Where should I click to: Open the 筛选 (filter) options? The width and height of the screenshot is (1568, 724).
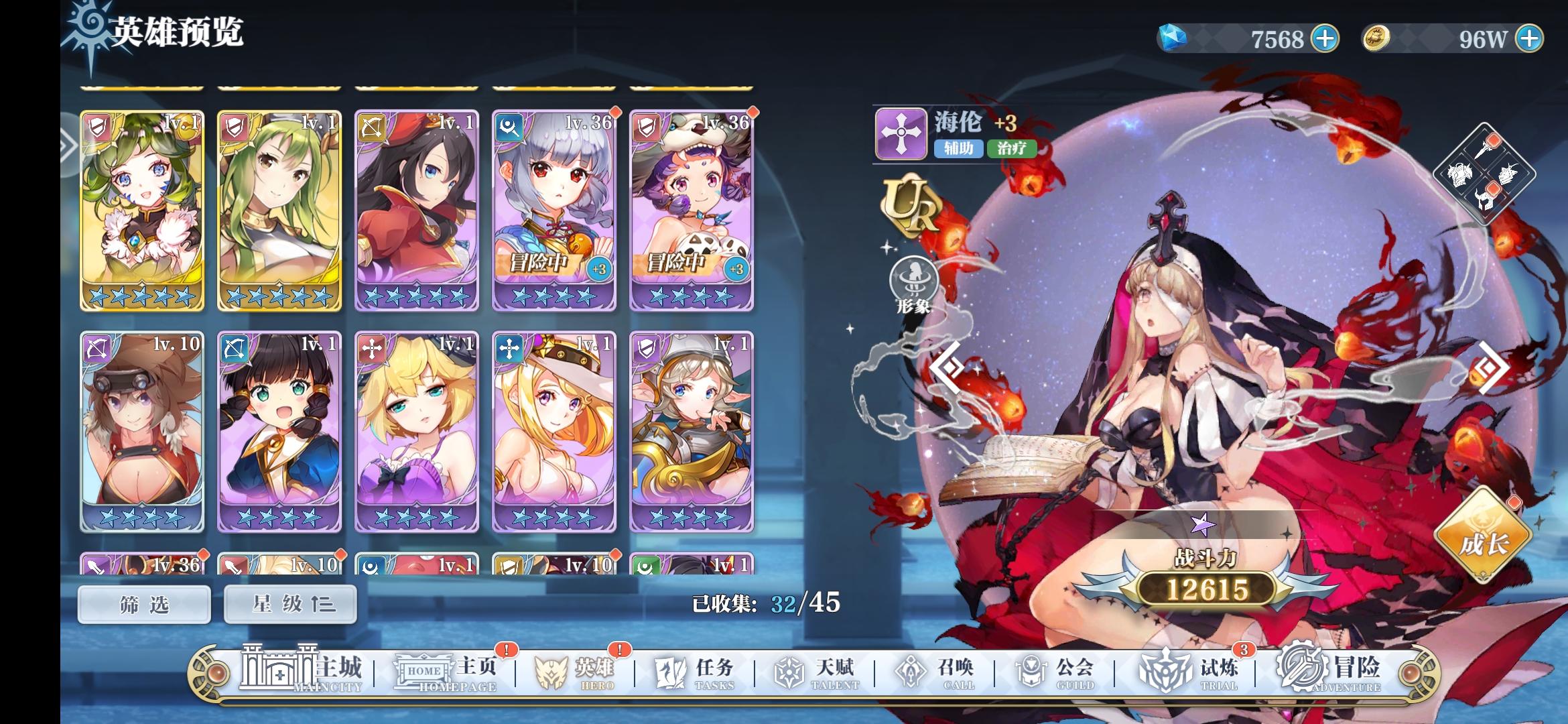pyautogui.click(x=143, y=604)
